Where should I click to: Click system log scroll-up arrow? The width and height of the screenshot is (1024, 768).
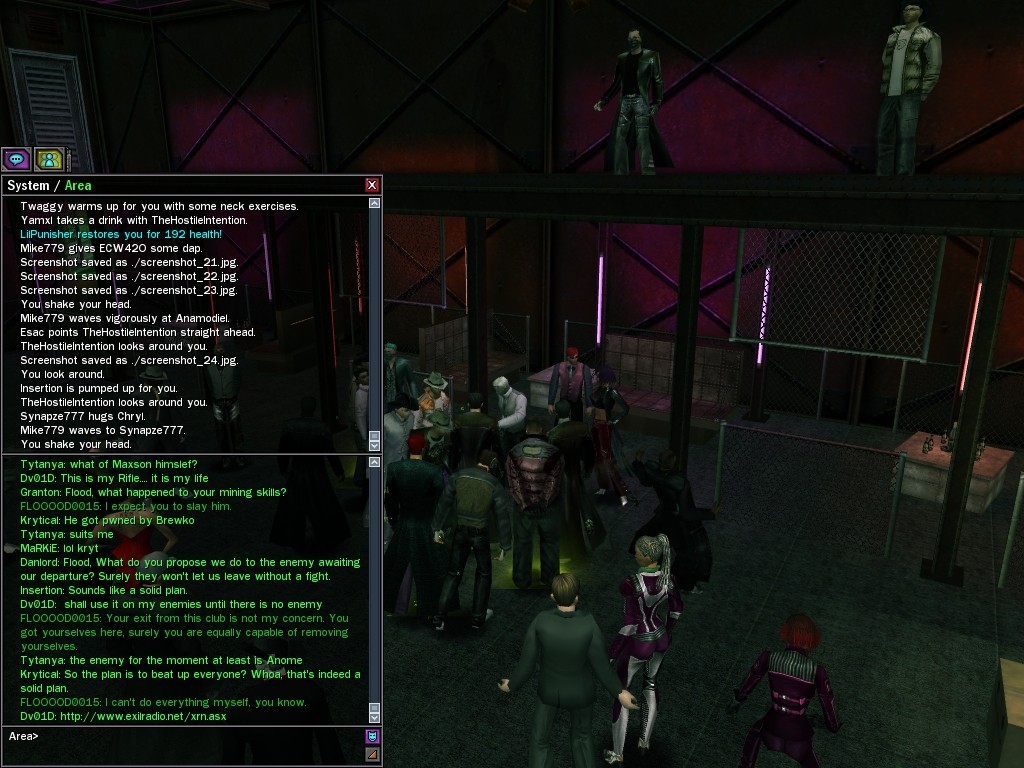click(x=375, y=203)
